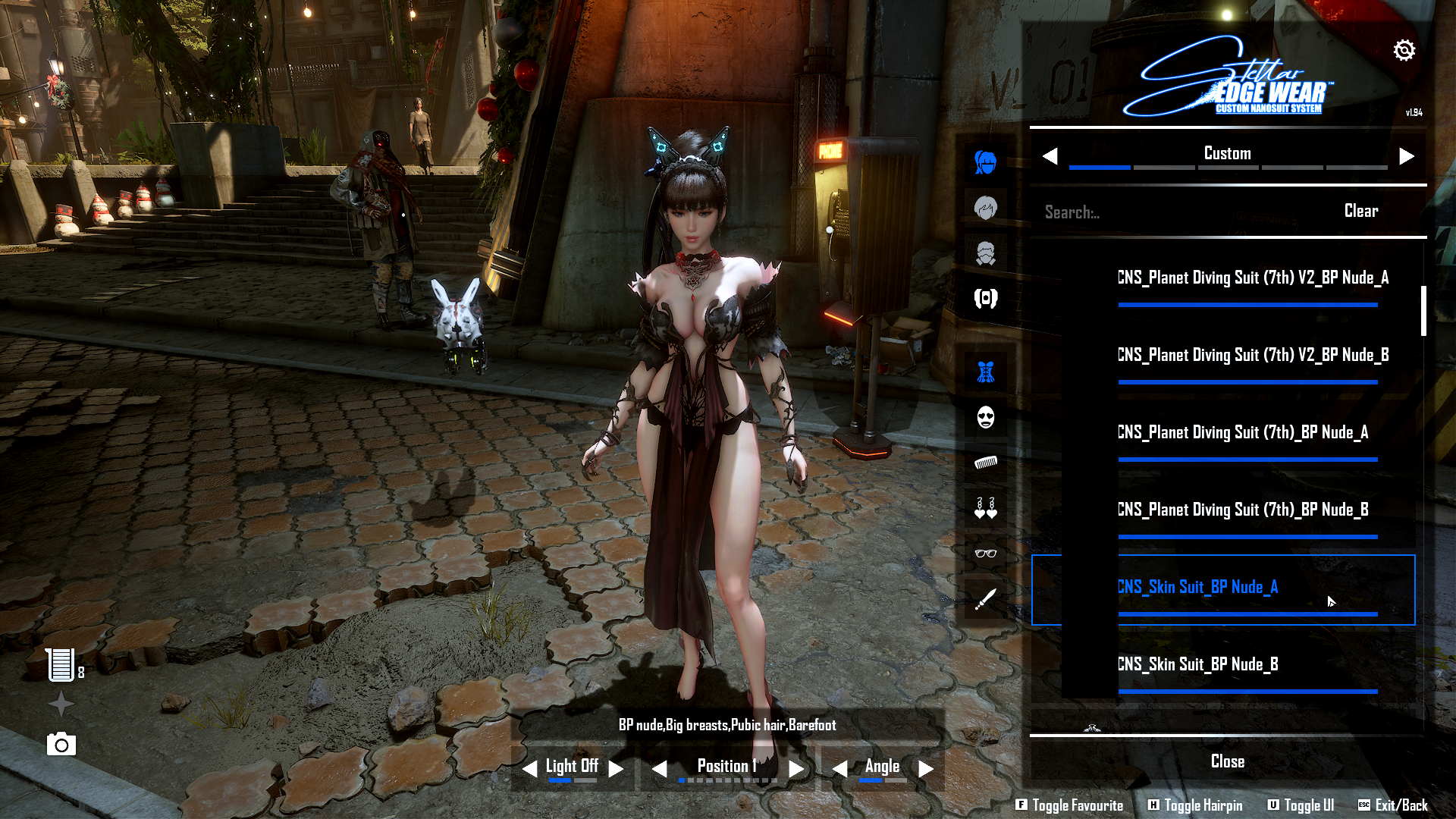This screenshot has width=1456, height=819.
Task: Open photo mode camera icon
Action: 61,745
